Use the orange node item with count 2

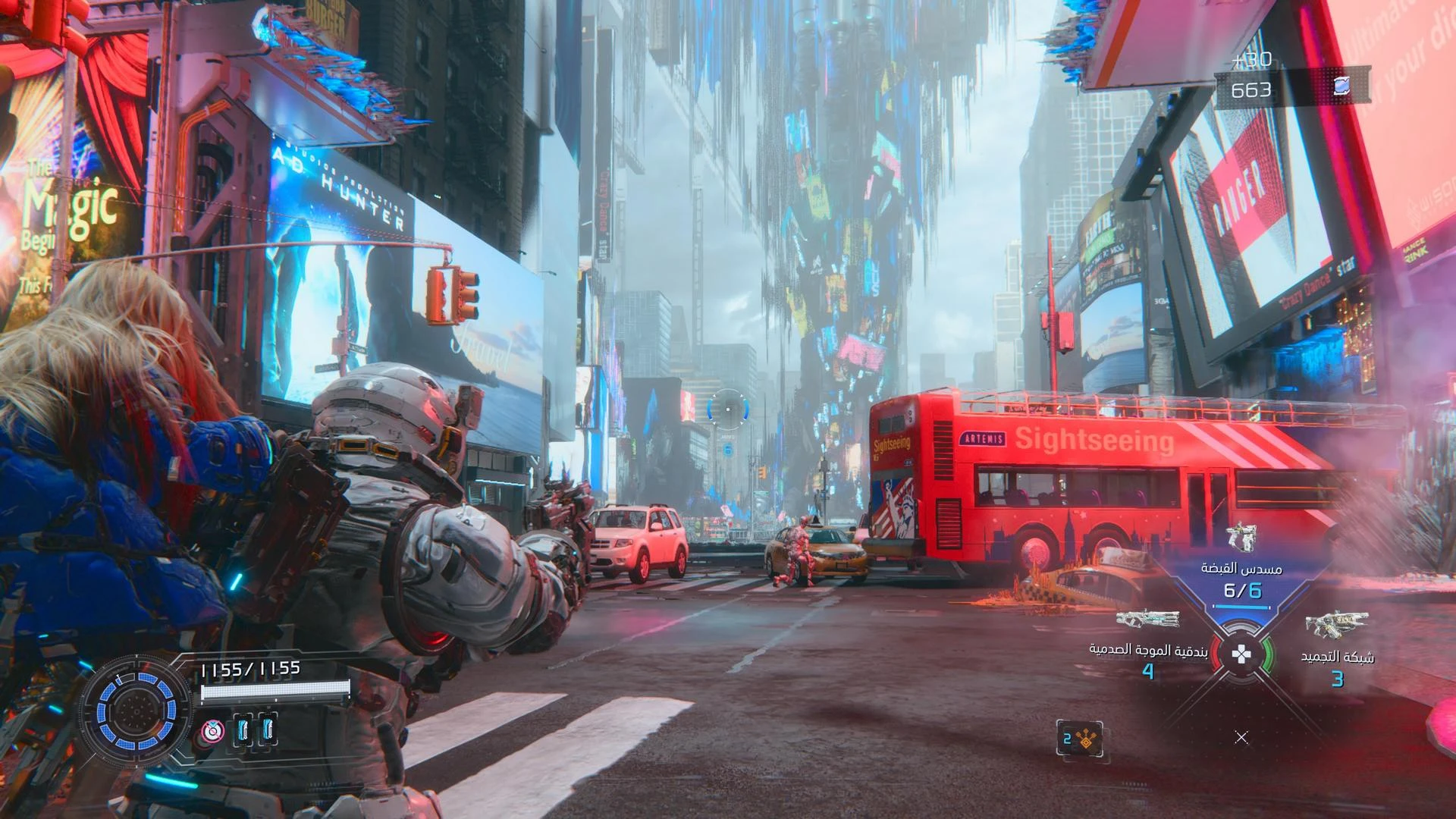[1080, 738]
